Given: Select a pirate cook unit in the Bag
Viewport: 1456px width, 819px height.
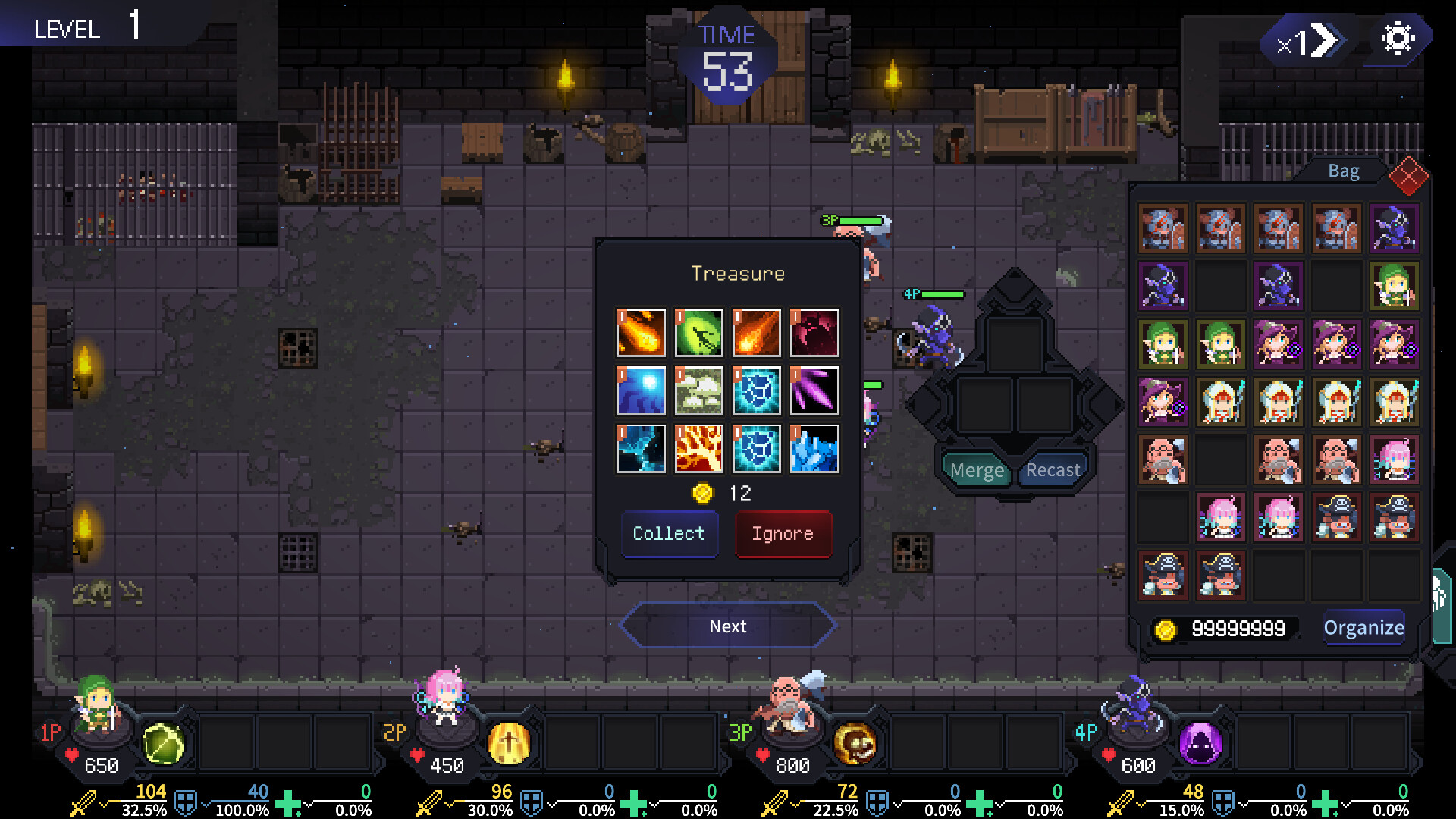Looking at the screenshot, I should (x=1337, y=518).
